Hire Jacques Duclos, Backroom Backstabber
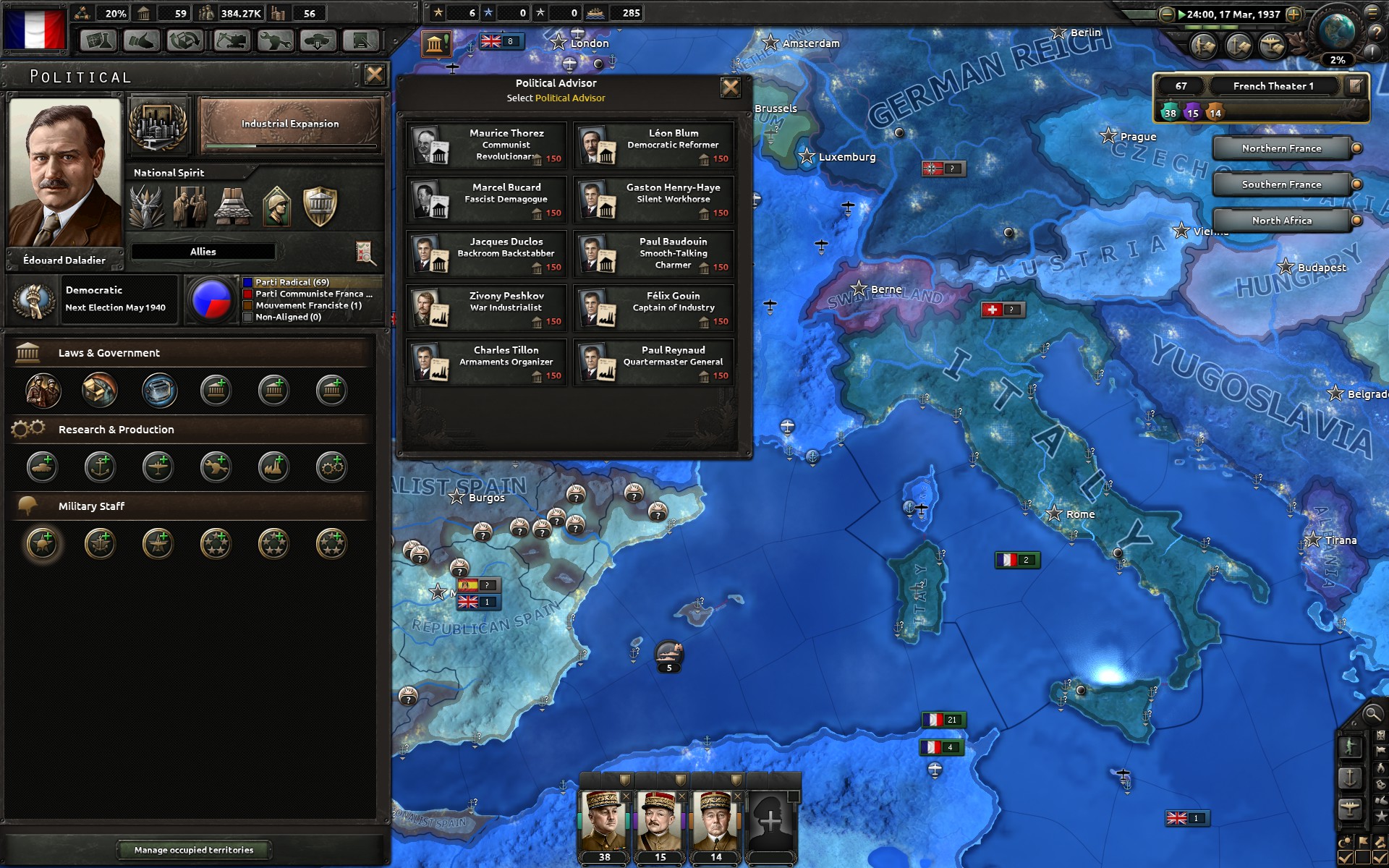This screenshot has width=1389, height=868. (x=485, y=254)
